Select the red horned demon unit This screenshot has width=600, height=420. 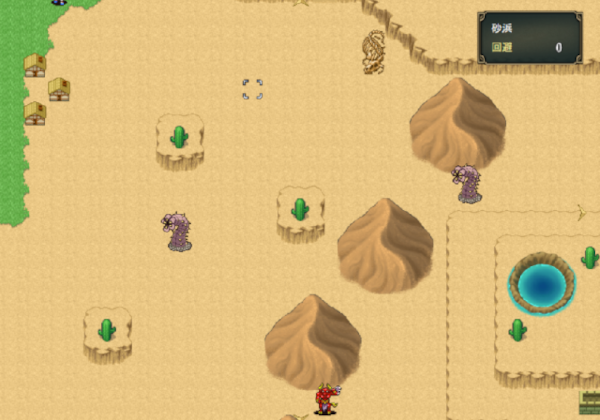pyautogui.click(x=326, y=399)
